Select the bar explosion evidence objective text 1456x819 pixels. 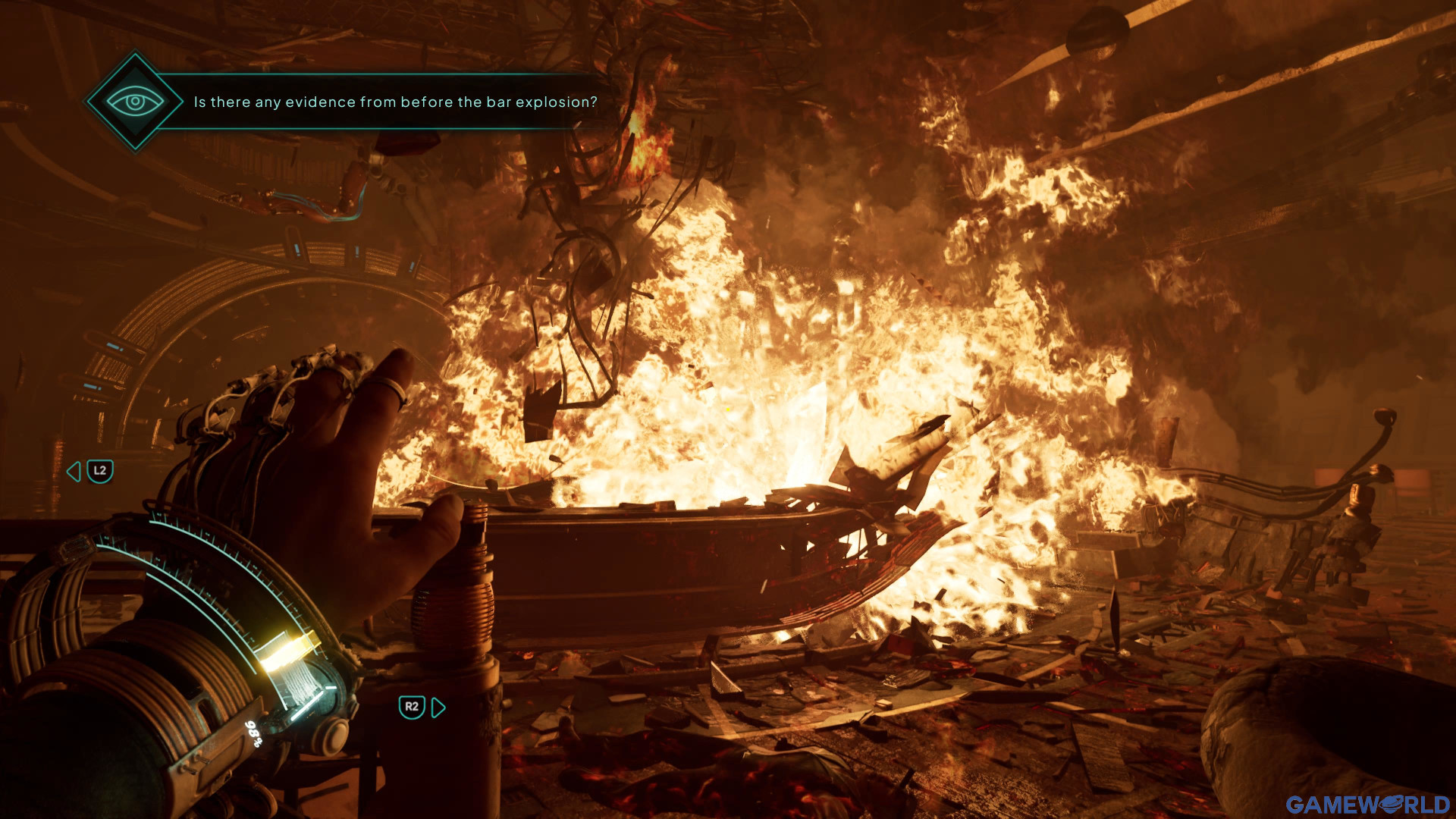click(x=395, y=102)
